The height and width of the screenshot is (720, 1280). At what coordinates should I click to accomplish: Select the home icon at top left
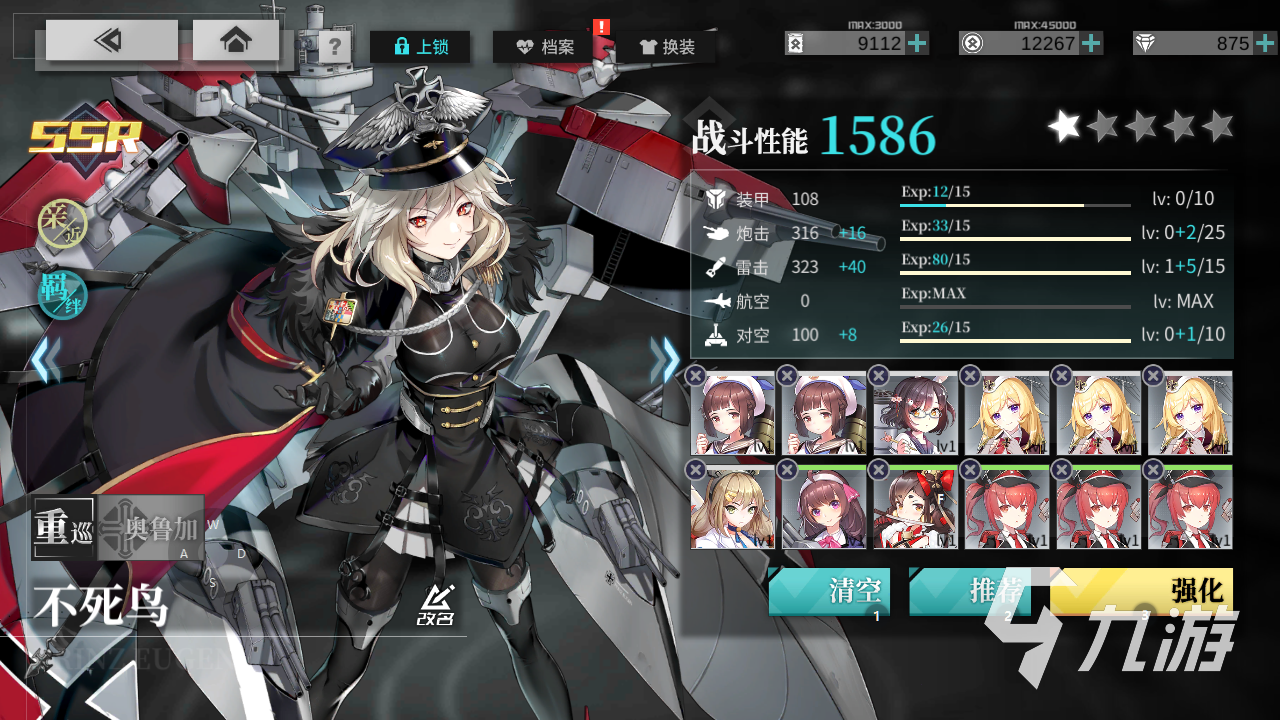(234, 40)
